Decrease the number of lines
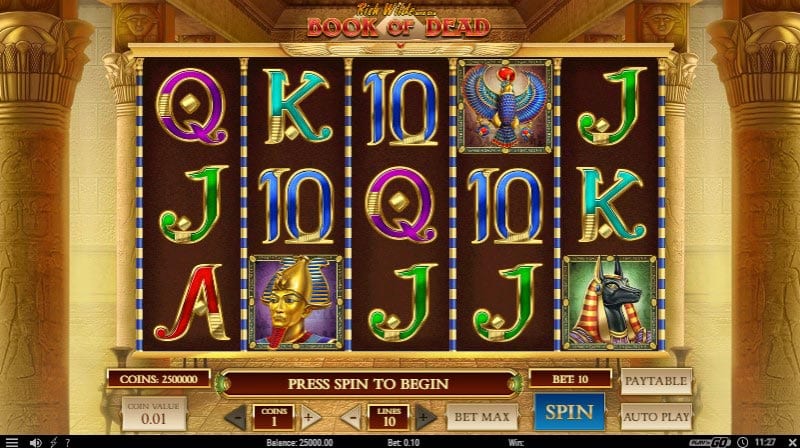The height and width of the screenshot is (448, 800). coord(351,416)
